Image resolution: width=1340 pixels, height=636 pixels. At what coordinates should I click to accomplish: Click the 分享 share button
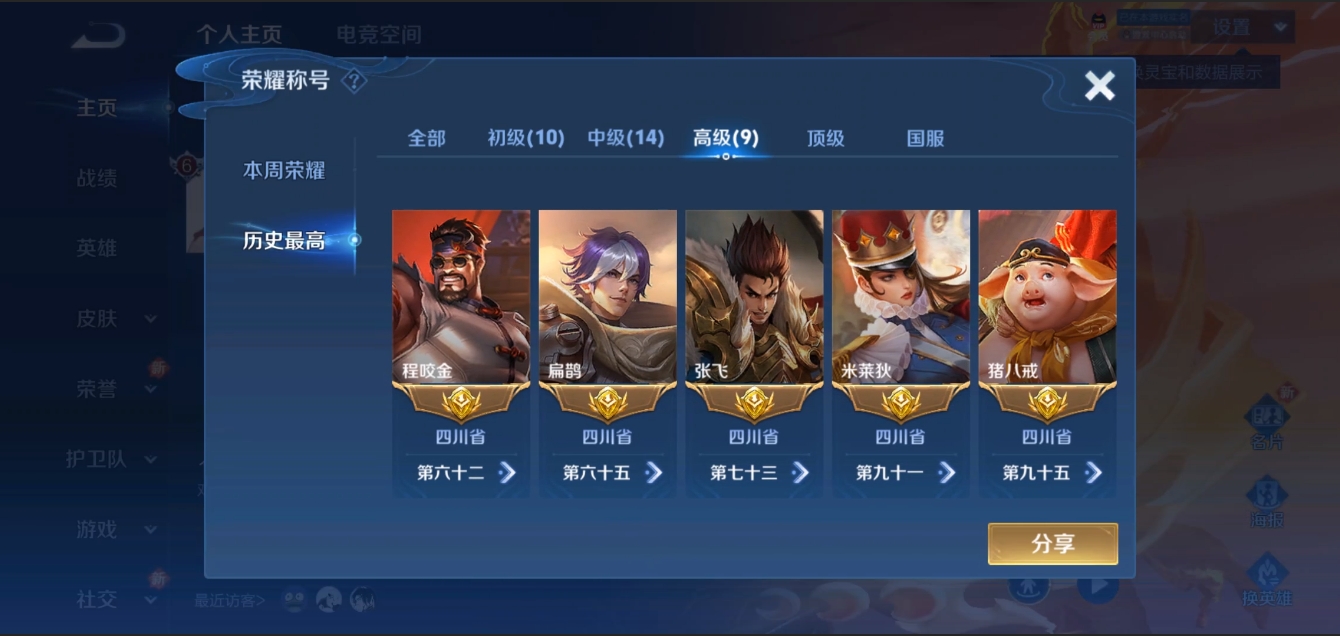point(1052,544)
